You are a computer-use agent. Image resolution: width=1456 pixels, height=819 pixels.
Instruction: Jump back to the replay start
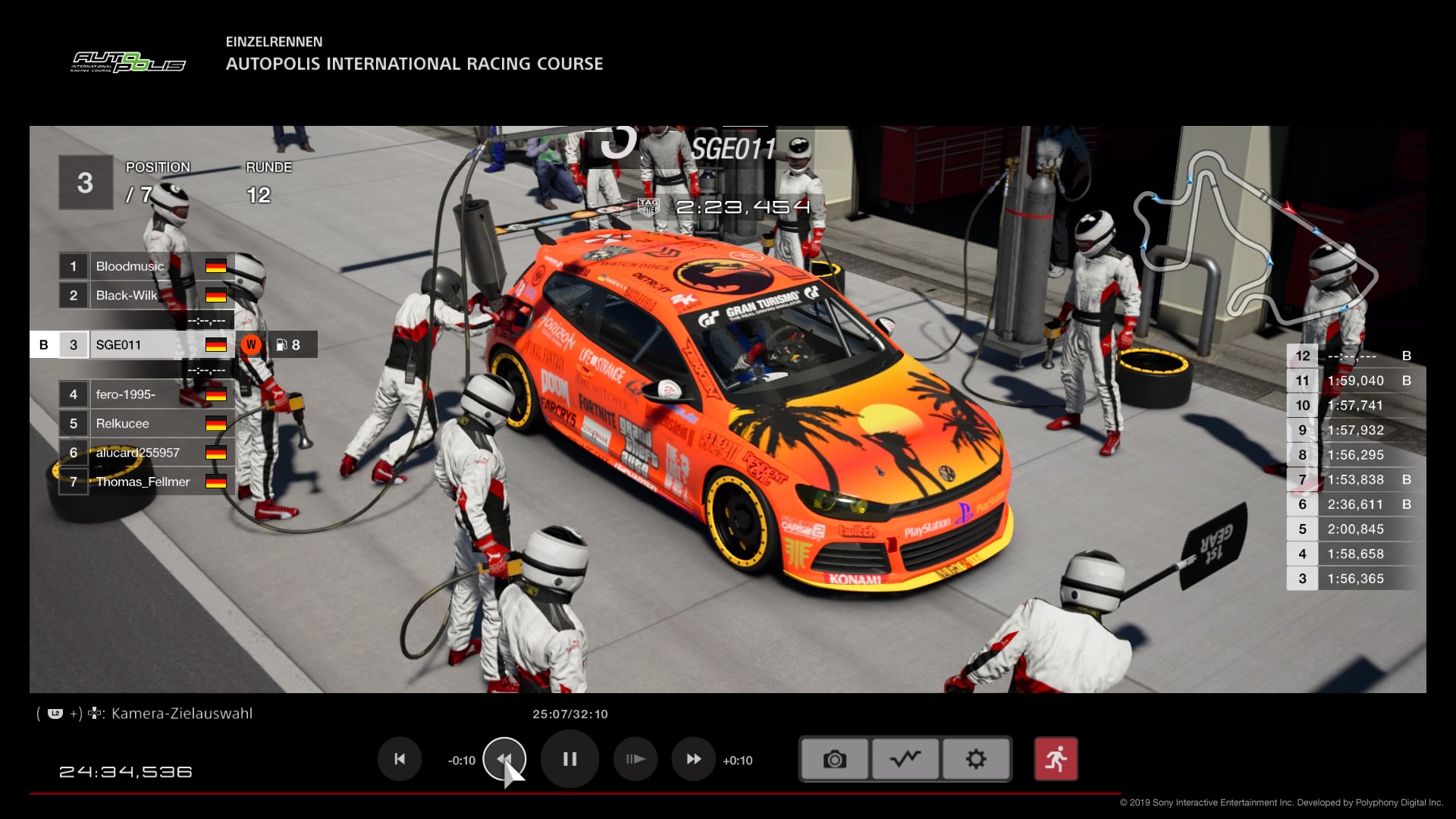400,759
